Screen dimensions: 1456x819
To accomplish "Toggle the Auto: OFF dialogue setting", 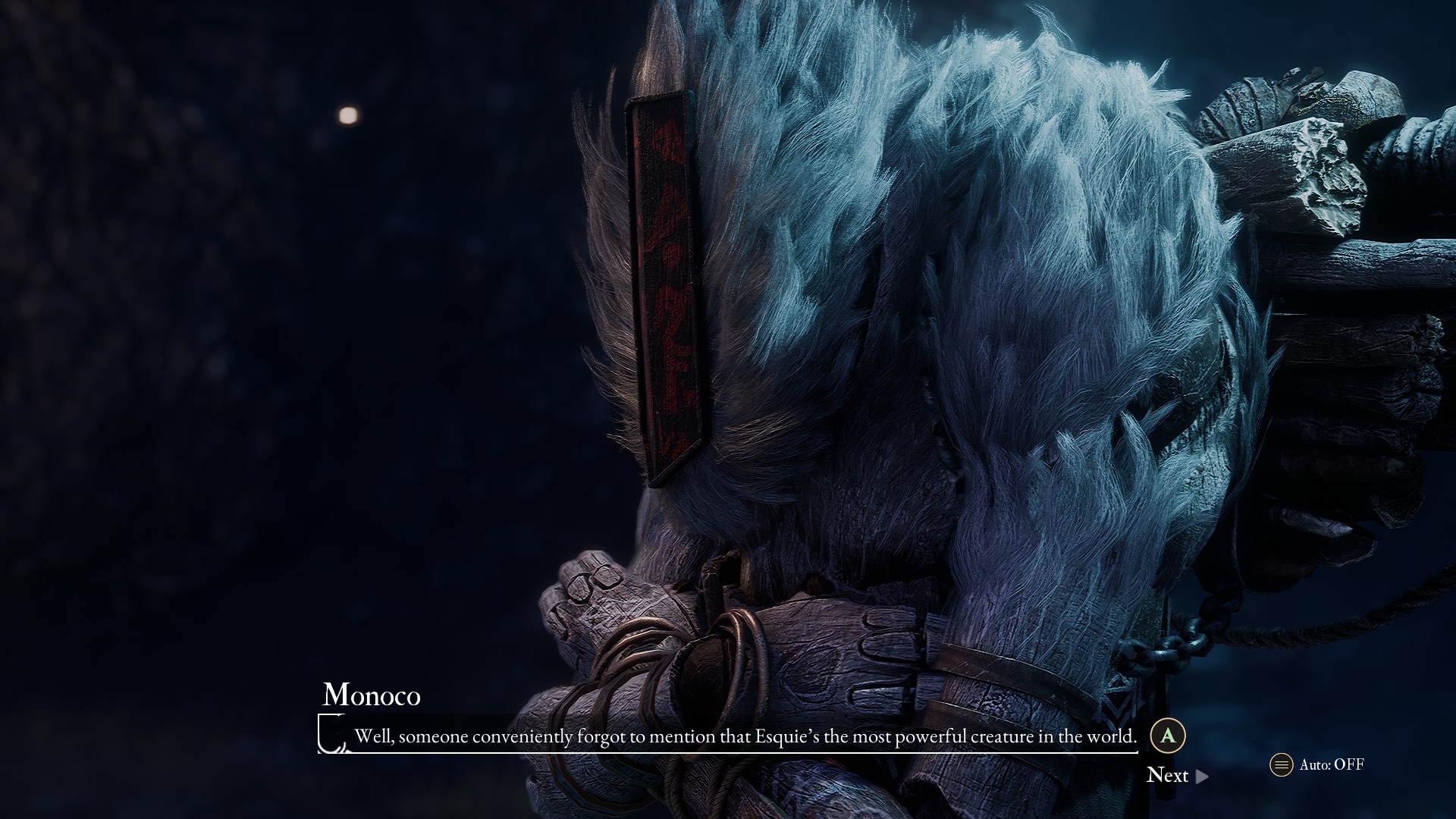I will tap(1317, 764).
